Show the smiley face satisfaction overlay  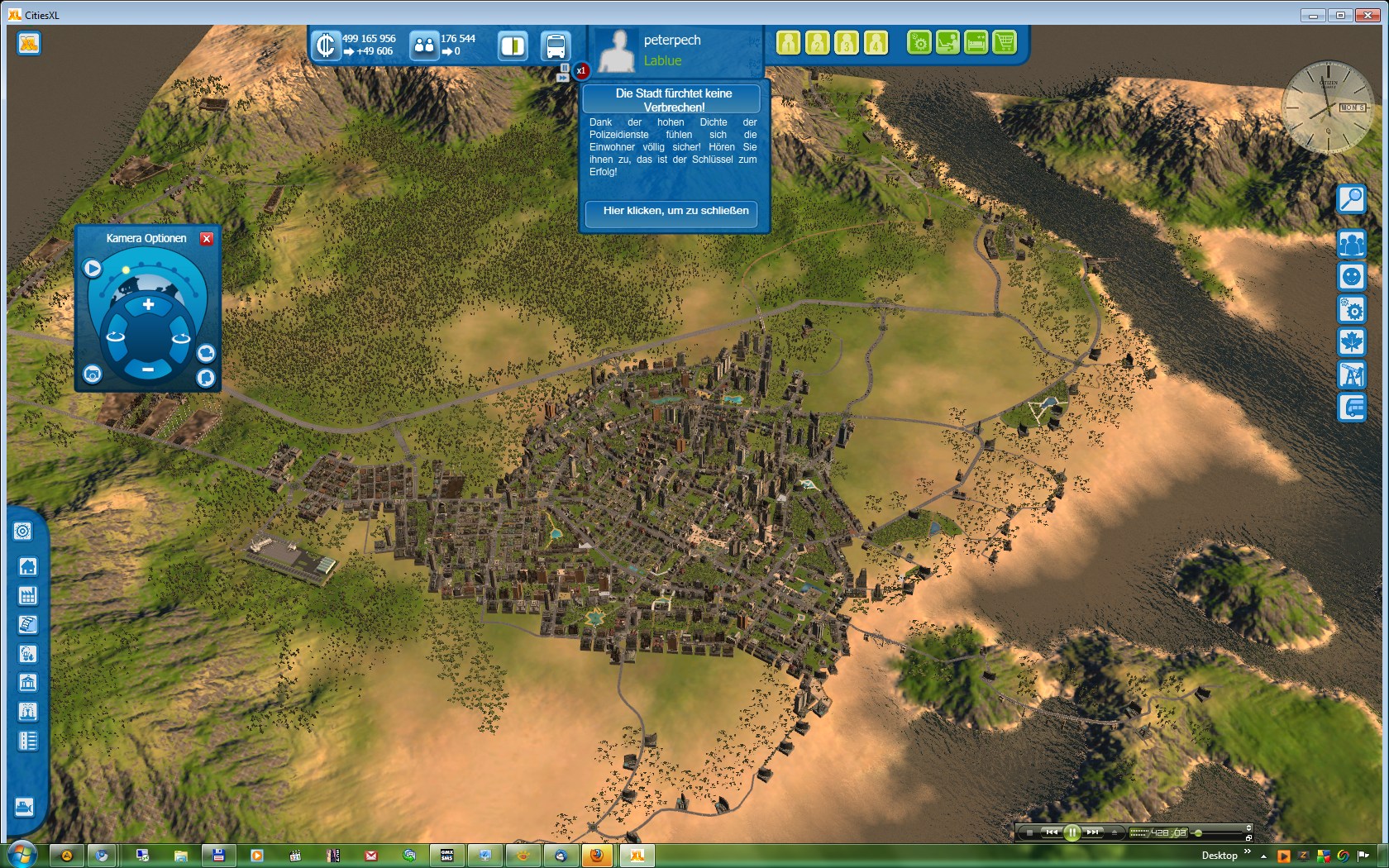tap(1351, 276)
